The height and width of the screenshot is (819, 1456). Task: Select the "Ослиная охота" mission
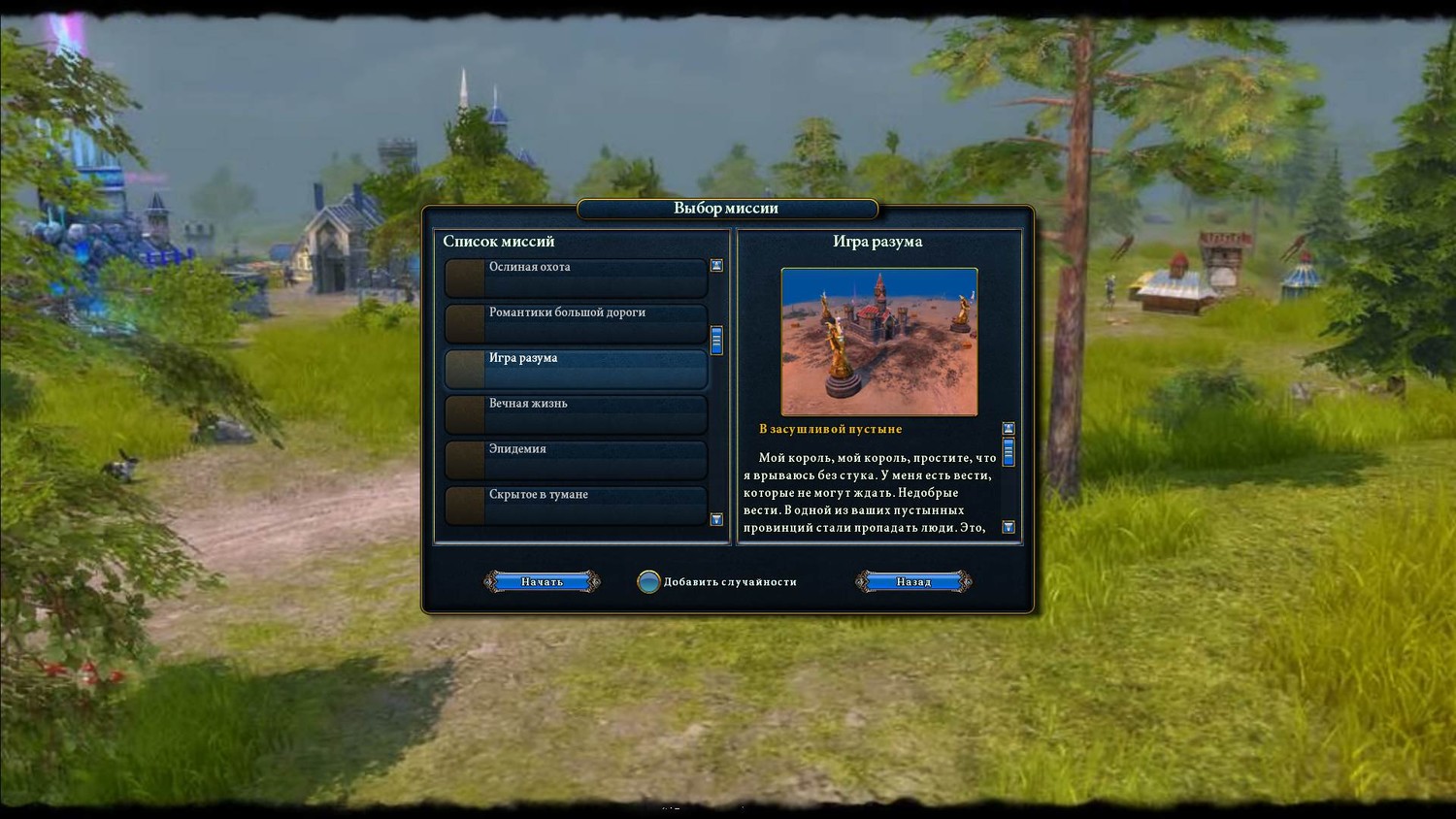[x=577, y=278]
